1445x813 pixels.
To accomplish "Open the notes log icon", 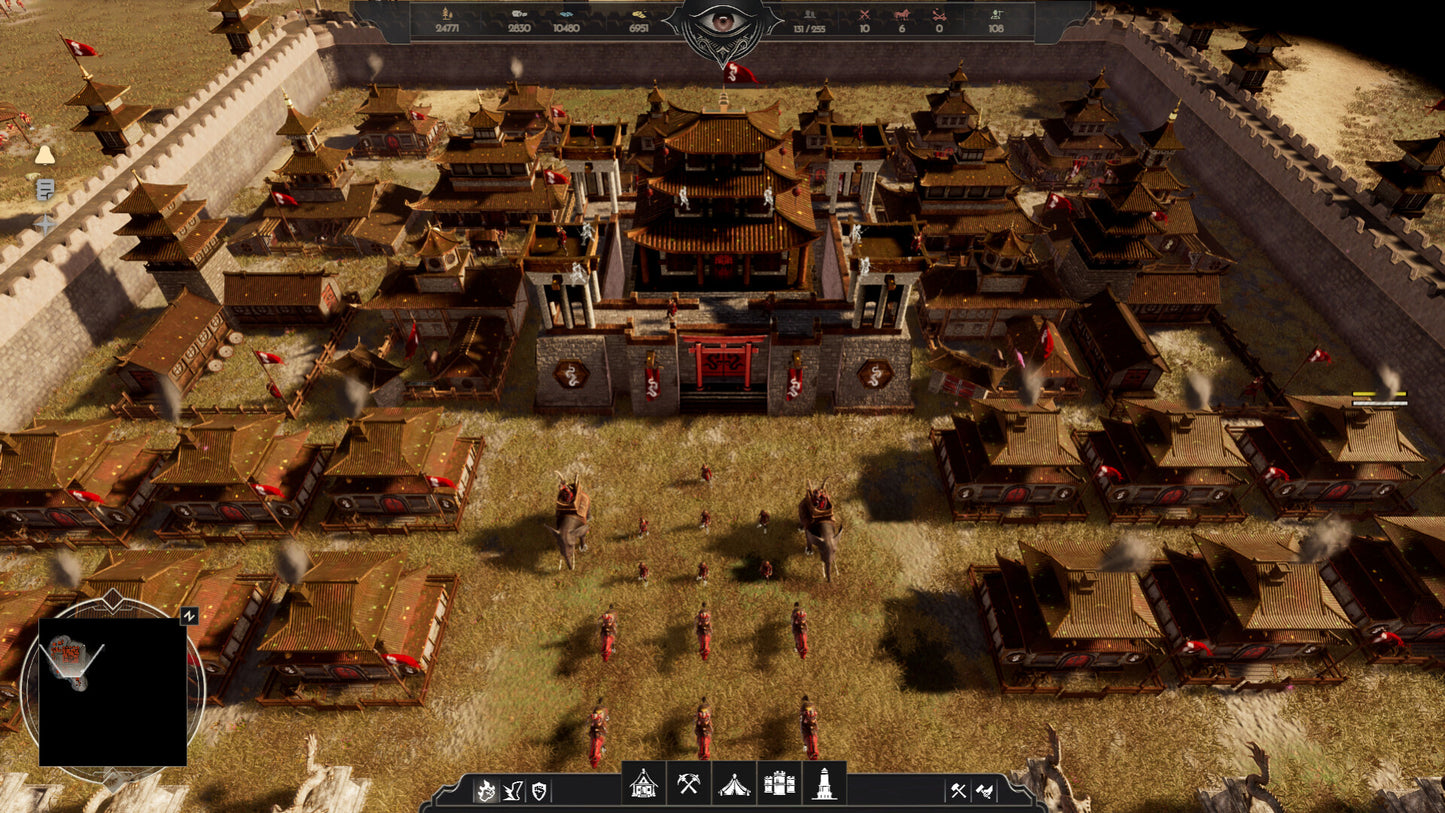I will [45, 189].
